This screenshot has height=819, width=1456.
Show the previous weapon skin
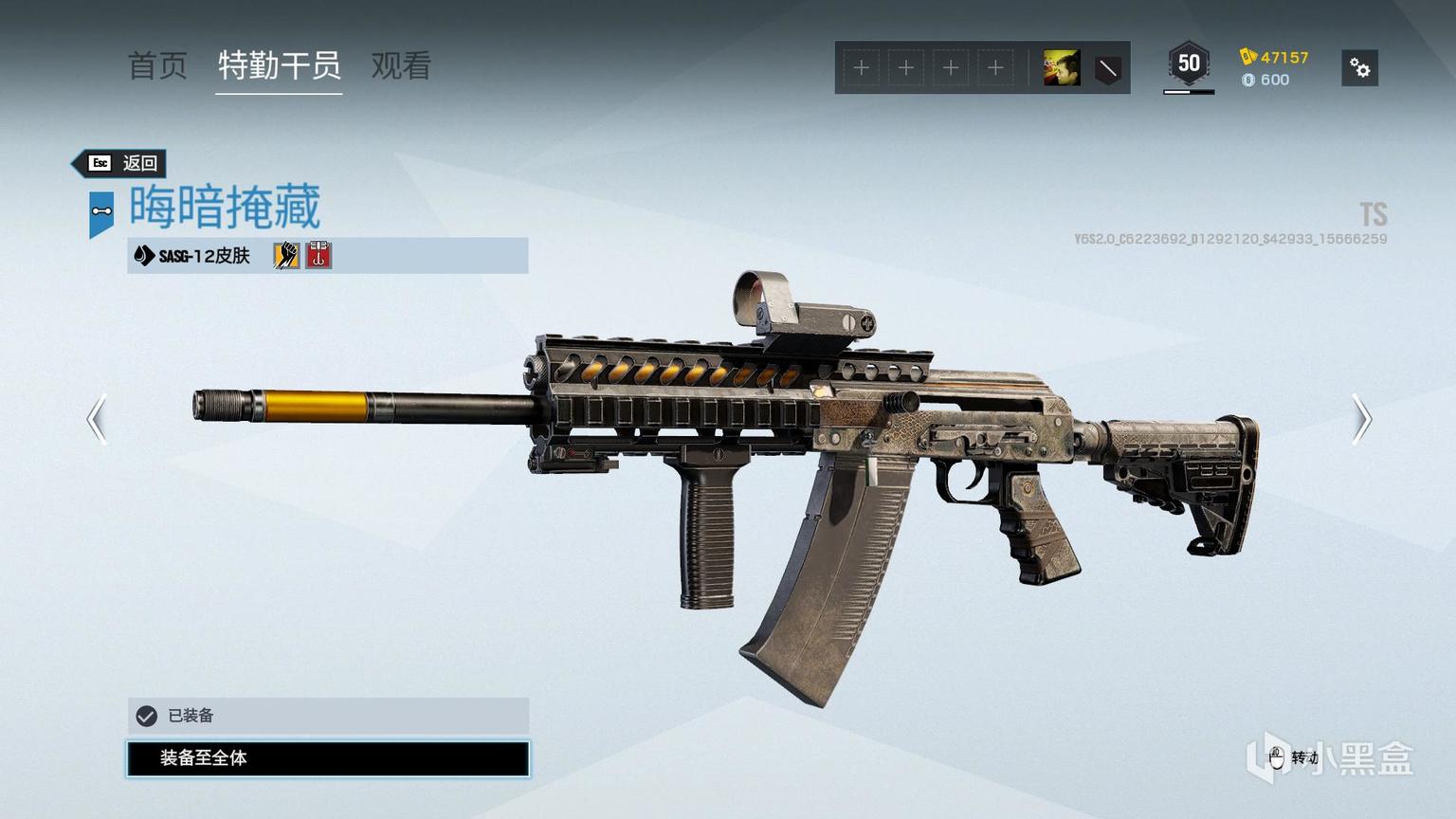pyautogui.click(x=97, y=419)
